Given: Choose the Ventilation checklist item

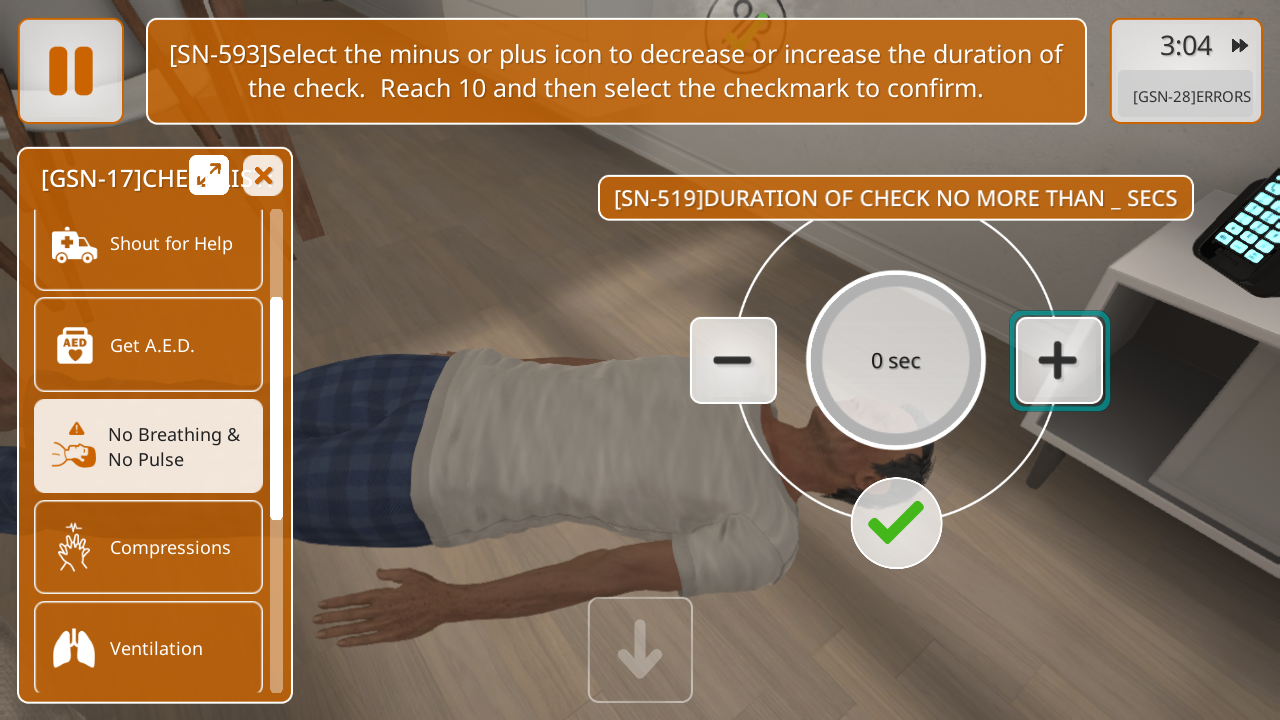Looking at the screenshot, I should coord(148,648).
